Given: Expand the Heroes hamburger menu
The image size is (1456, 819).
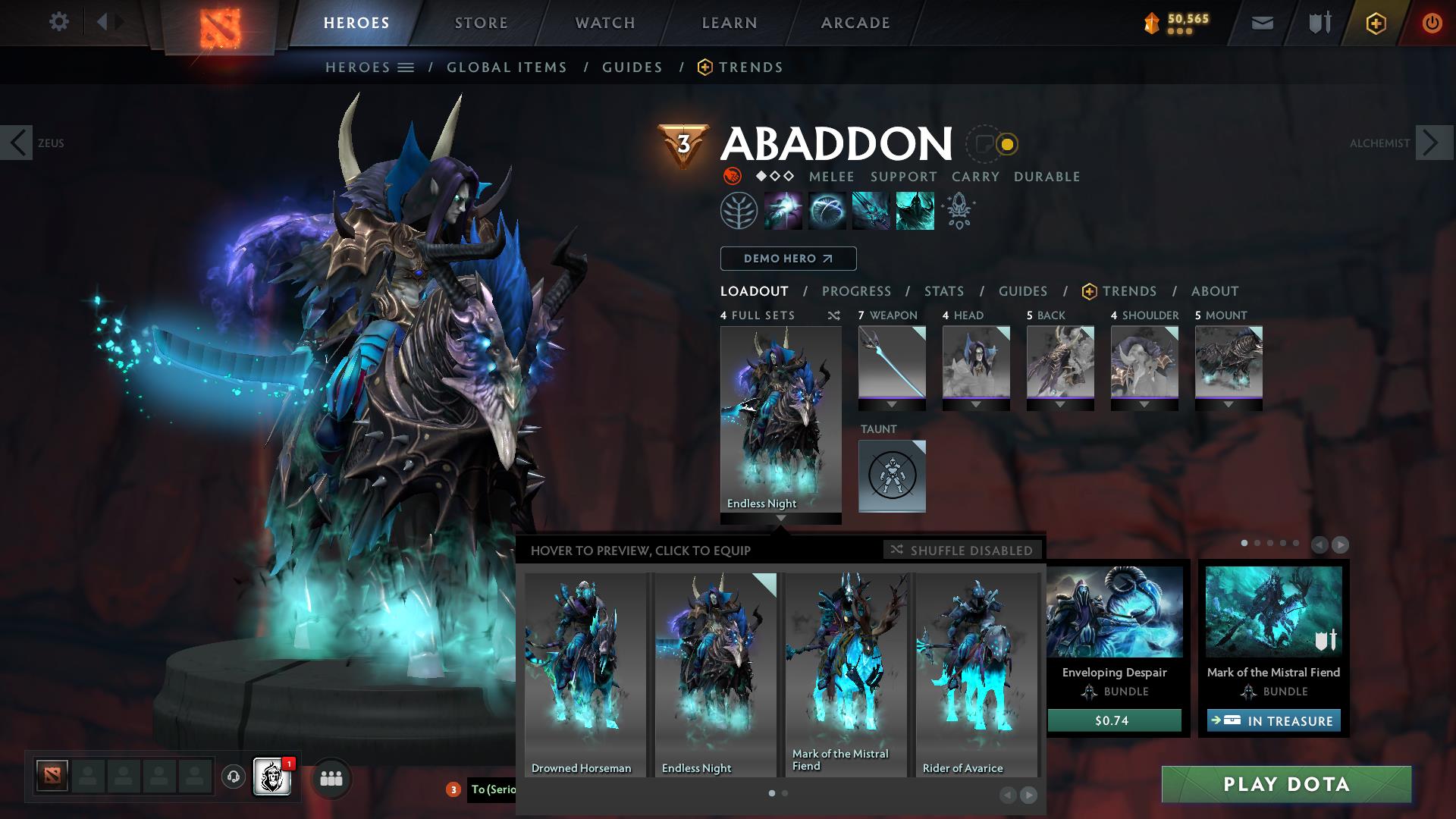Looking at the screenshot, I should point(407,67).
